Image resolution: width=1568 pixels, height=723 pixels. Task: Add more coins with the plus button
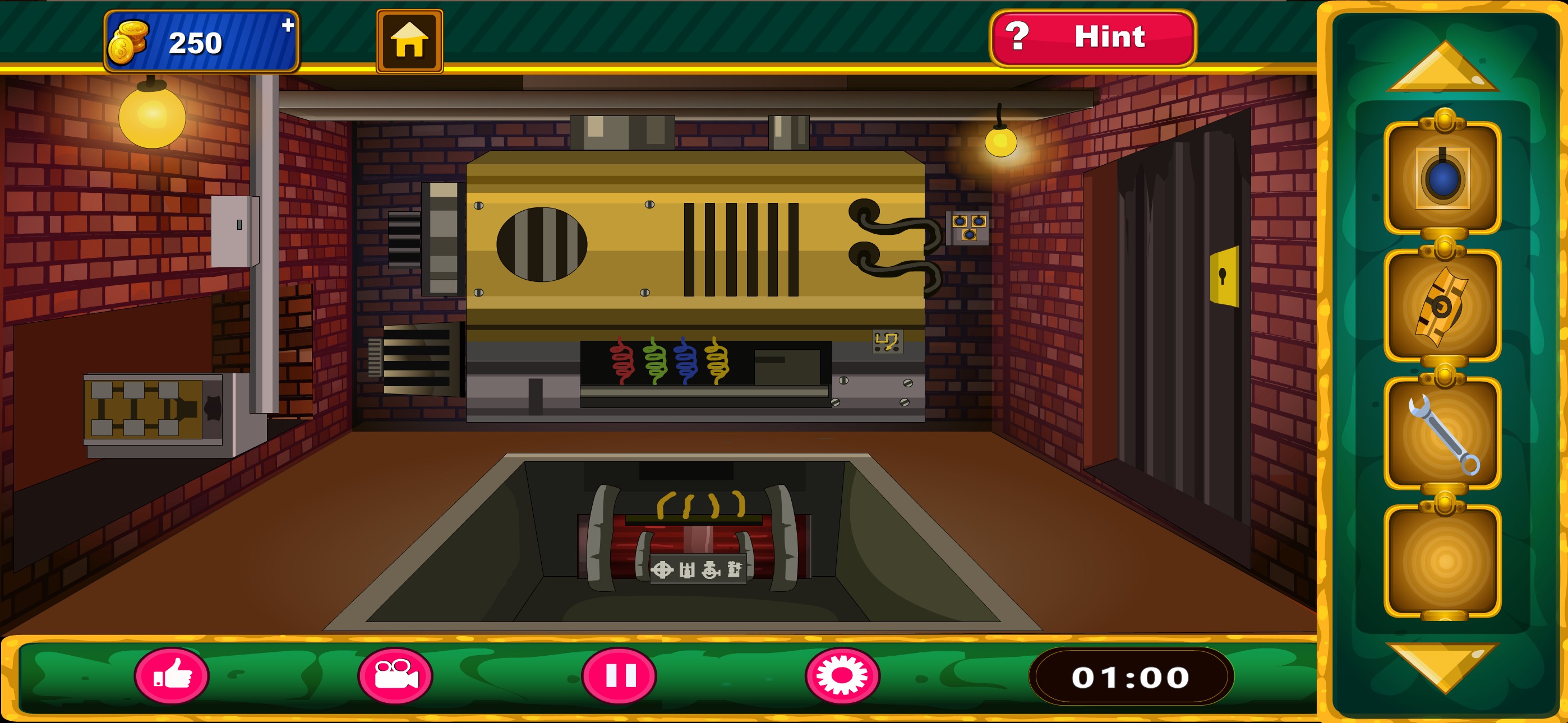pos(288,26)
